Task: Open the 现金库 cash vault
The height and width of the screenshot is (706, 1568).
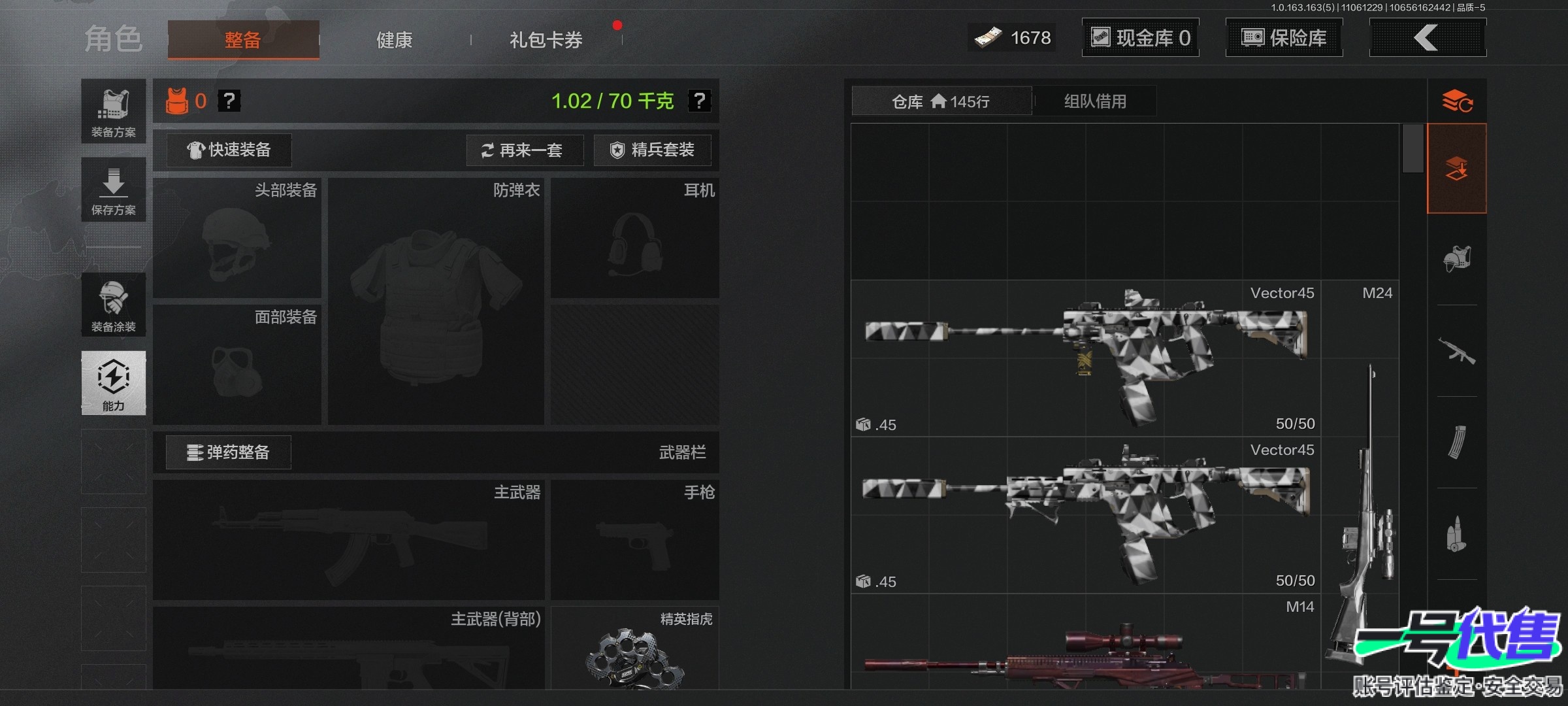Action: coord(1140,38)
